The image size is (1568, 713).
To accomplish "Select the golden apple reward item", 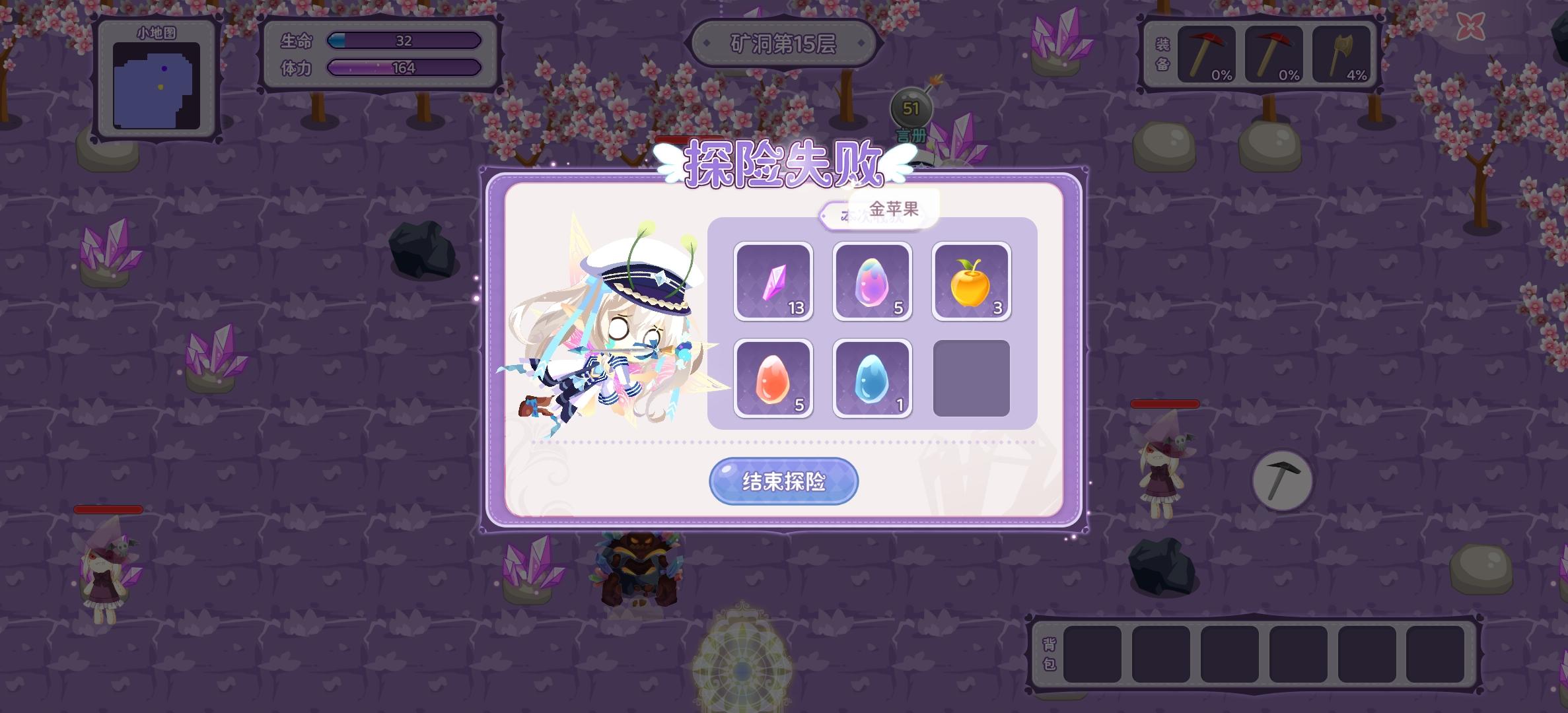I will pyautogui.click(x=971, y=283).
